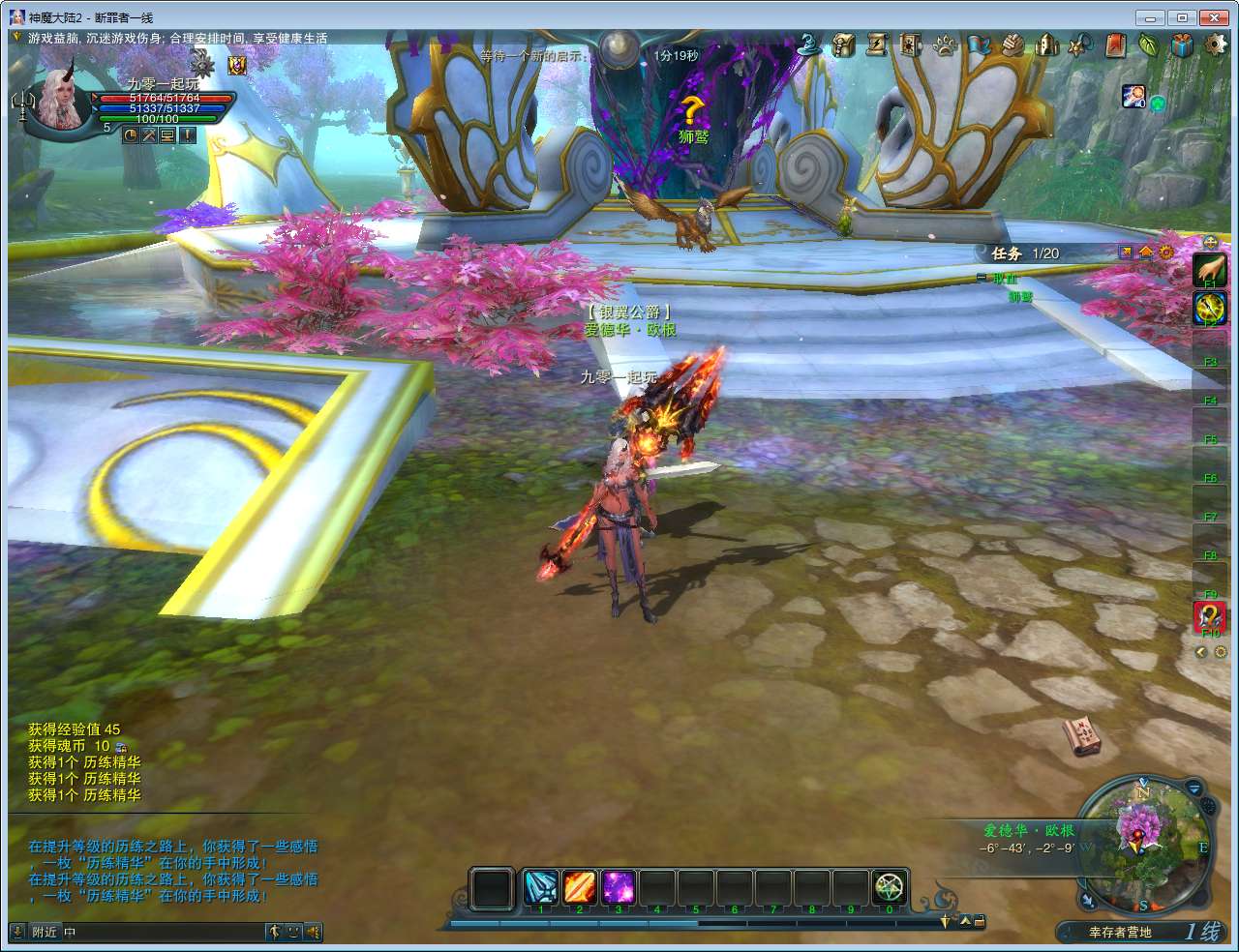Click the green leaf toolbar icon
1239x952 pixels.
click(x=1149, y=45)
